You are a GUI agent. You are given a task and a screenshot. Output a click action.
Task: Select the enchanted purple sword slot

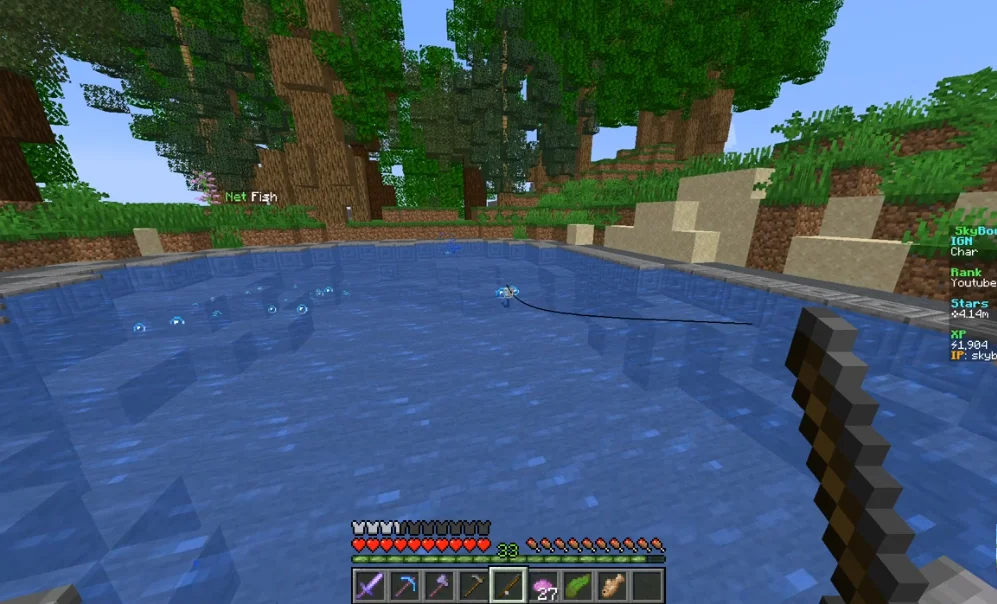pyautogui.click(x=369, y=585)
